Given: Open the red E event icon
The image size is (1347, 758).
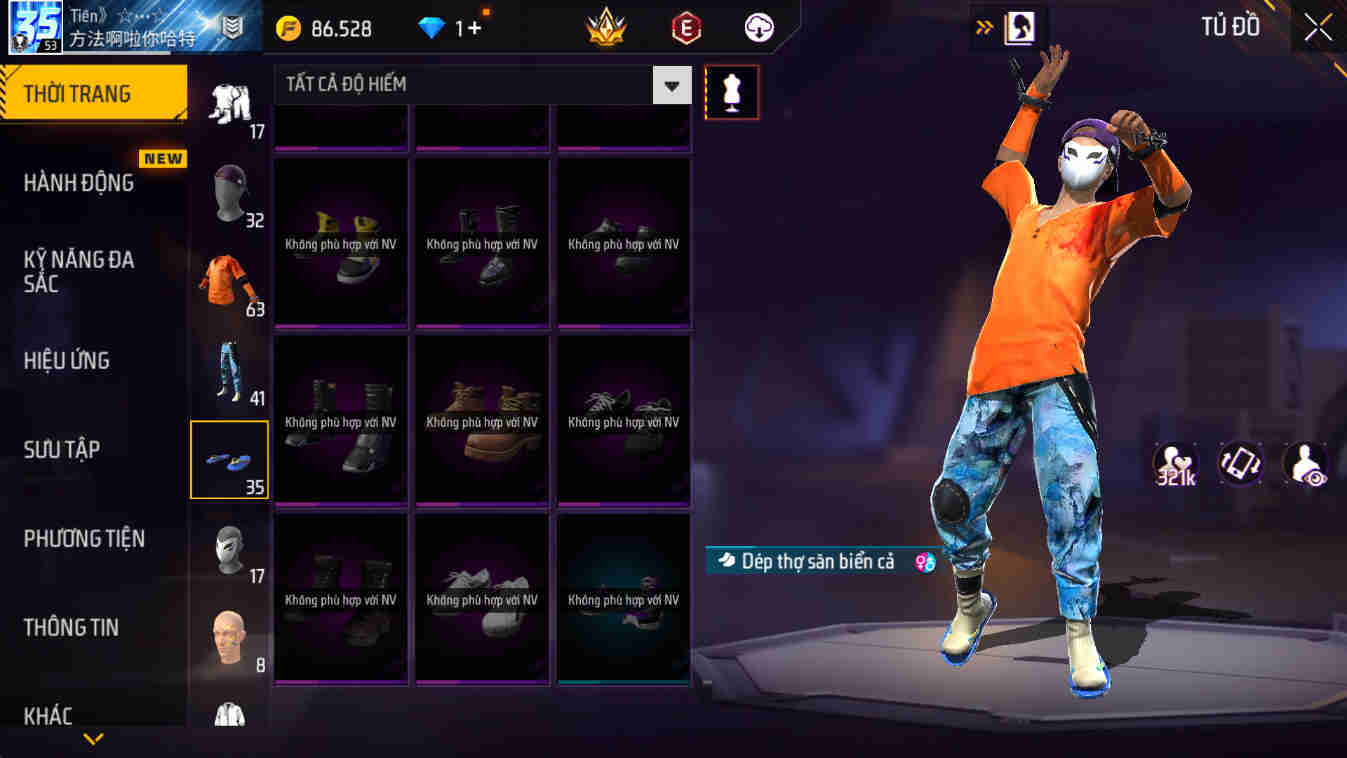Looking at the screenshot, I should (682, 27).
